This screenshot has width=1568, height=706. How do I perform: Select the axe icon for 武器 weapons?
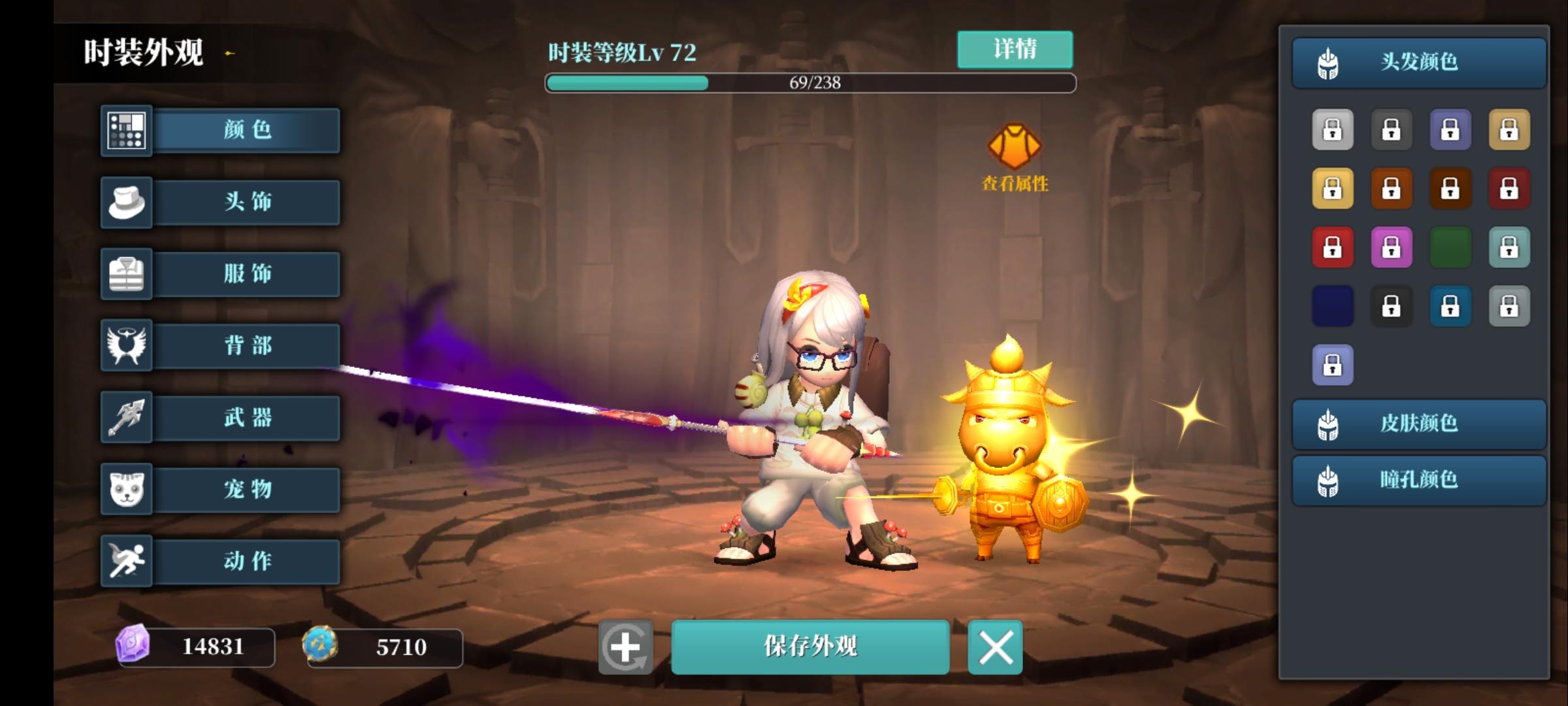(x=126, y=418)
